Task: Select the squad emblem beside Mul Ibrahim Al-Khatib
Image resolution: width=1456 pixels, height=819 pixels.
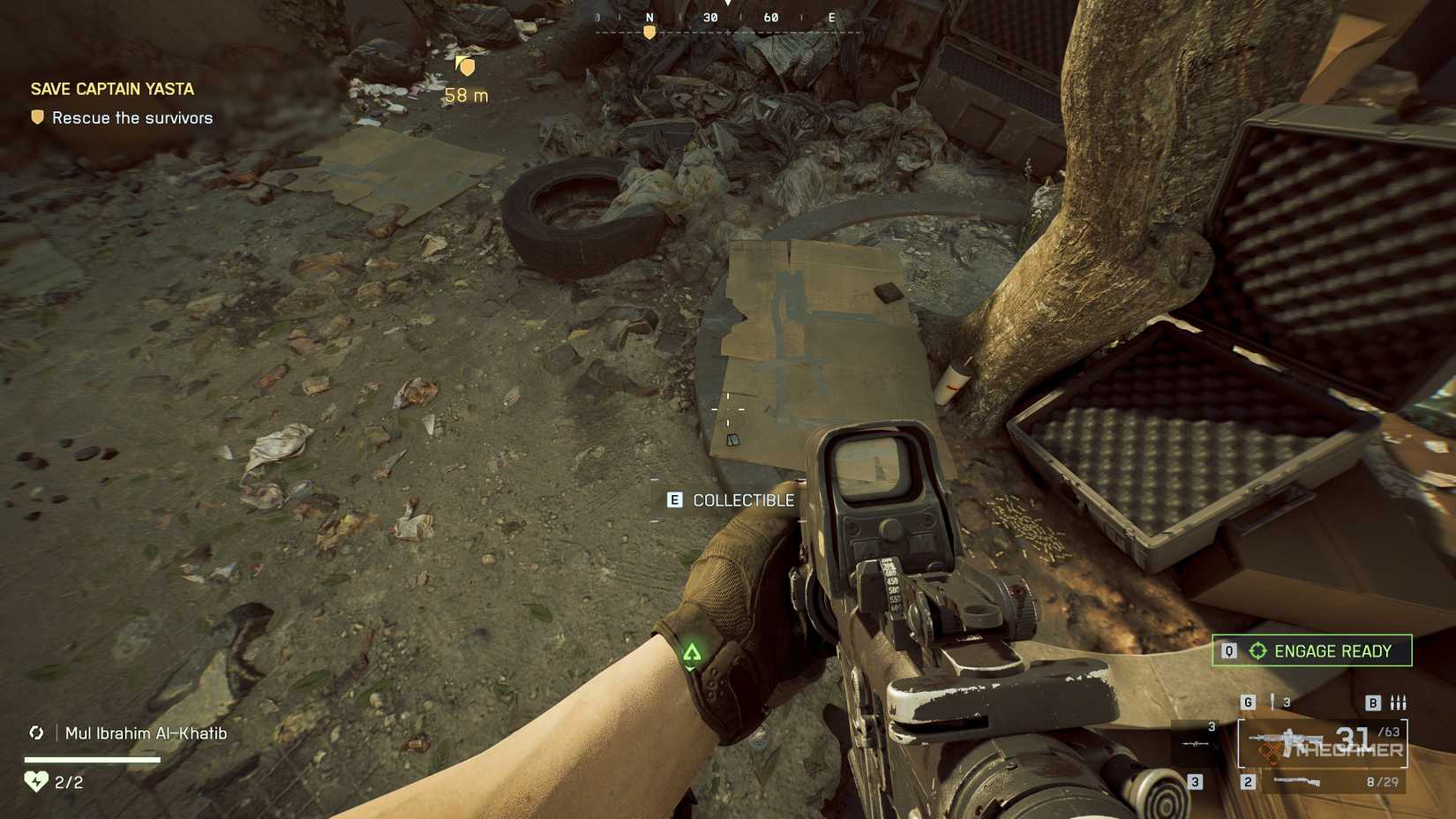Action: (36, 733)
